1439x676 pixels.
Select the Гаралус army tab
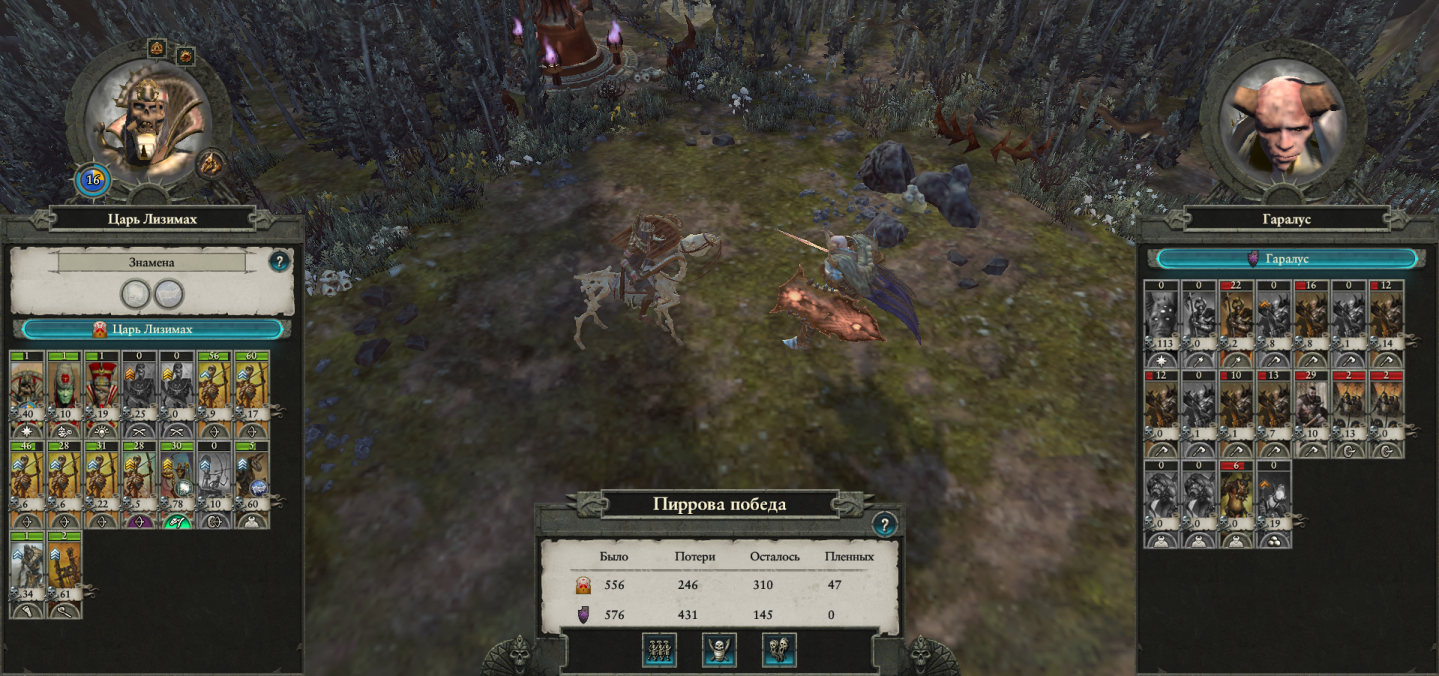[x=1286, y=259]
